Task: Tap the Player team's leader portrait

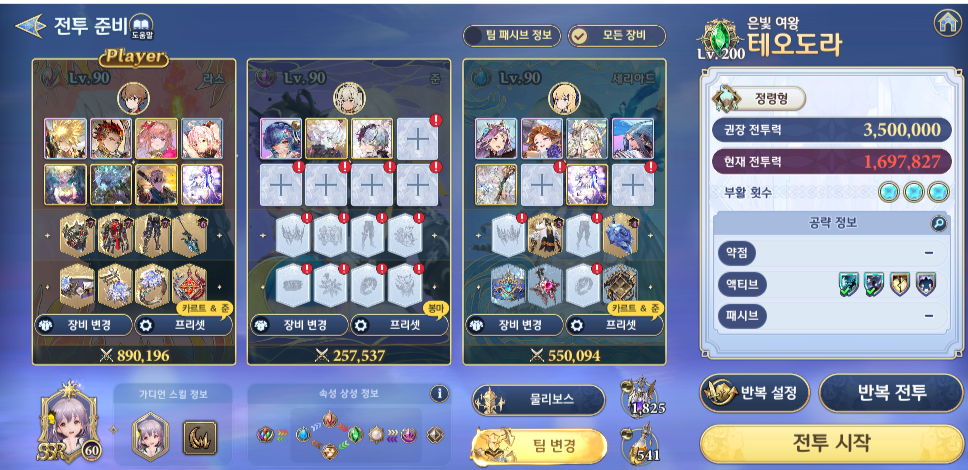Action: [x=134, y=96]
